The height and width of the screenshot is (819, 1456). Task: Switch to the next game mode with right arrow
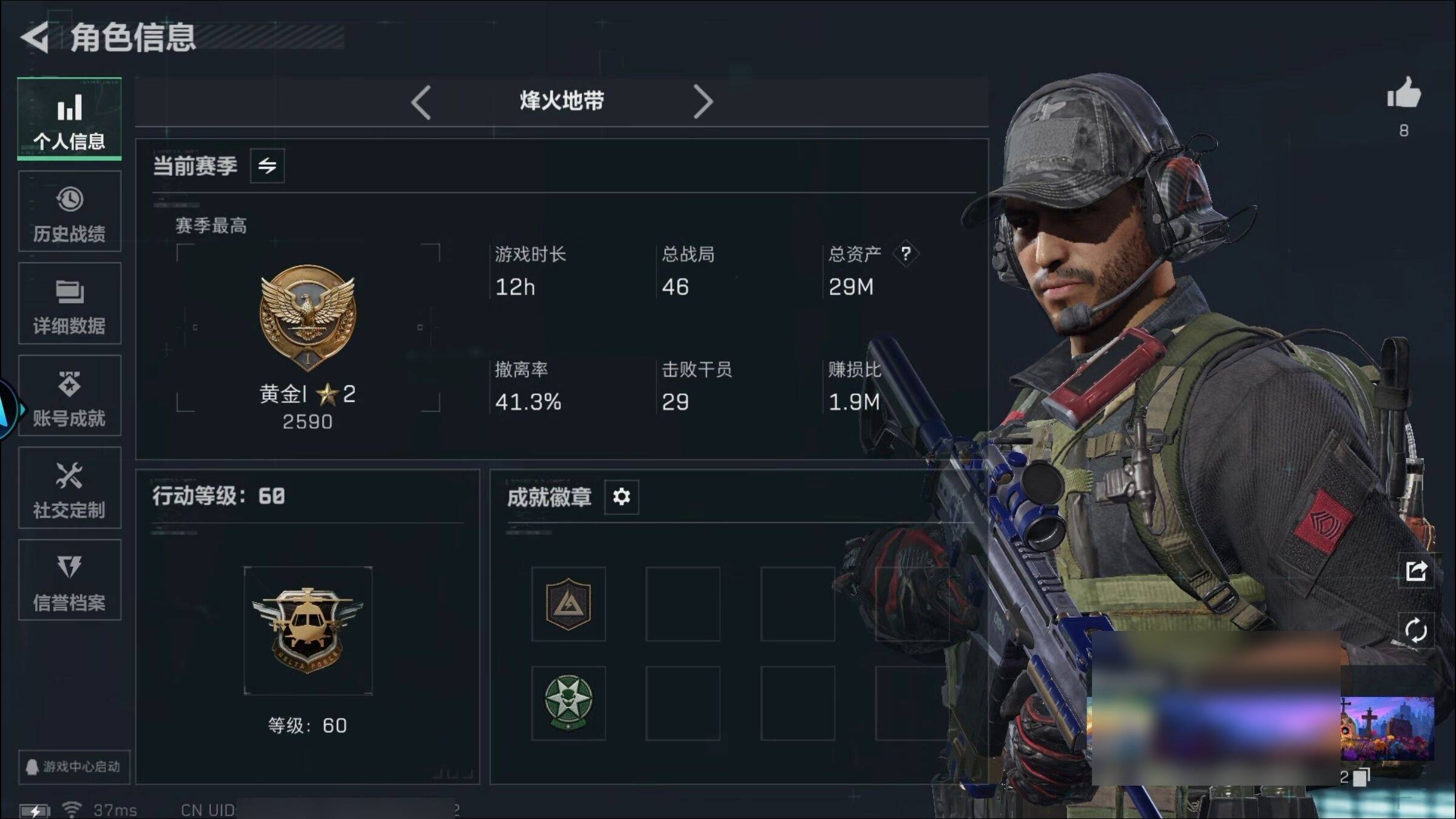pyautogui.click(x=703, y=102)
